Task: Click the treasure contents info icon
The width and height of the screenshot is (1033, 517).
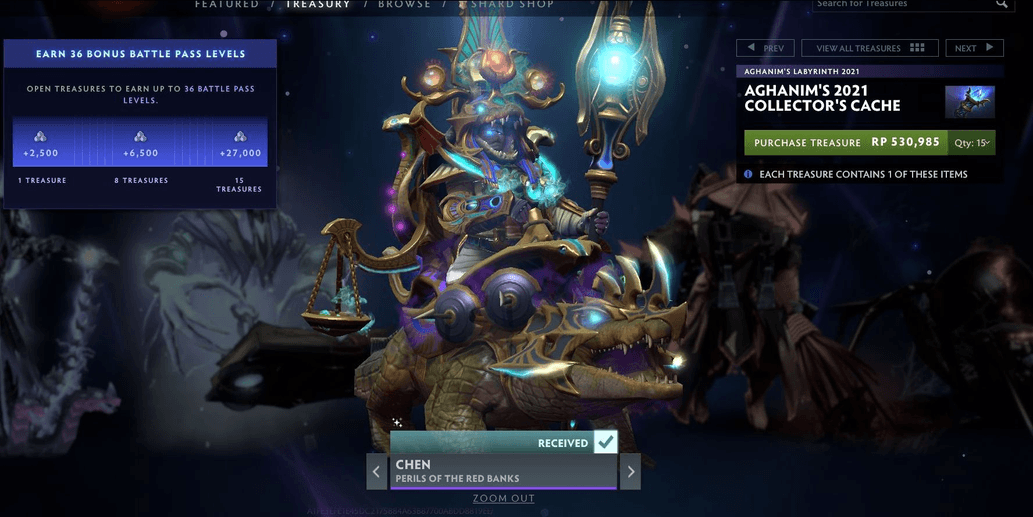Action: pyautogui.click(x=748, y=174)
